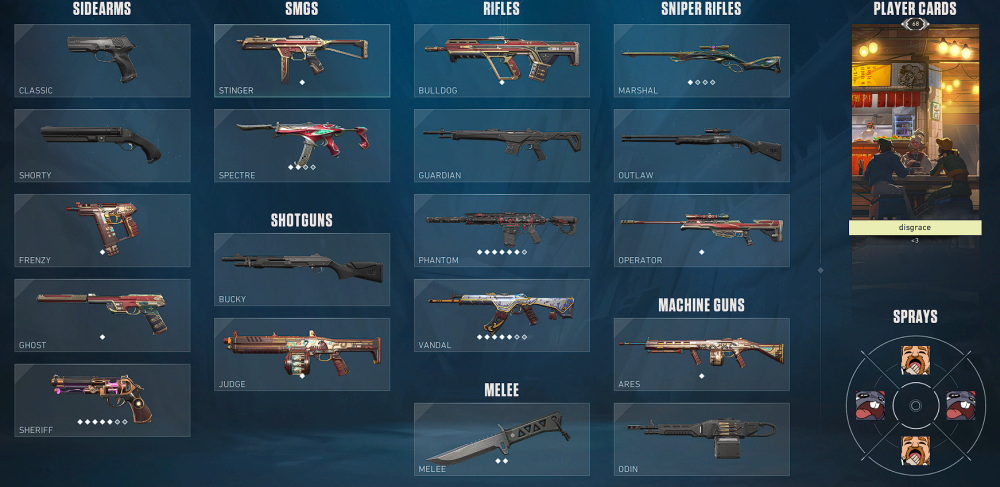Choose the Spectre SMG skin slot
The width and height of the screenshot is (1000, 487).
302,146
